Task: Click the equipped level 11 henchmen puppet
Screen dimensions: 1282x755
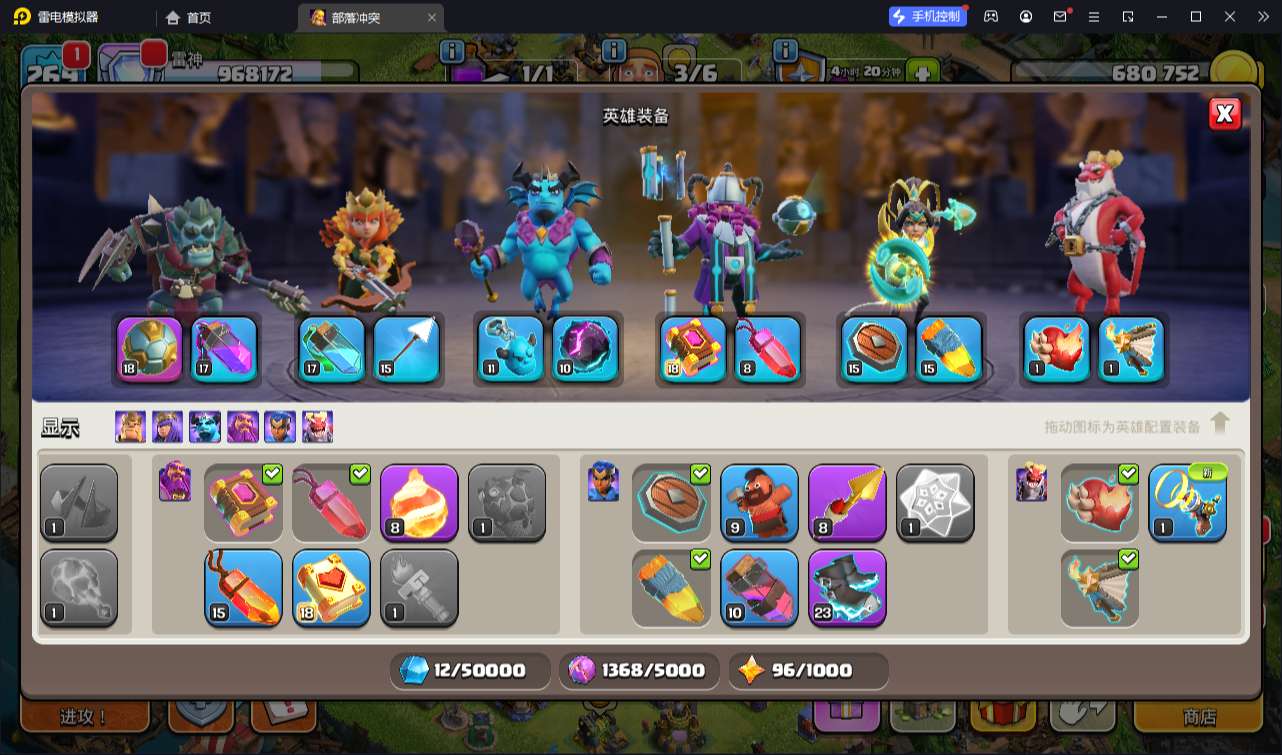Action: click(x=510, y=349)
